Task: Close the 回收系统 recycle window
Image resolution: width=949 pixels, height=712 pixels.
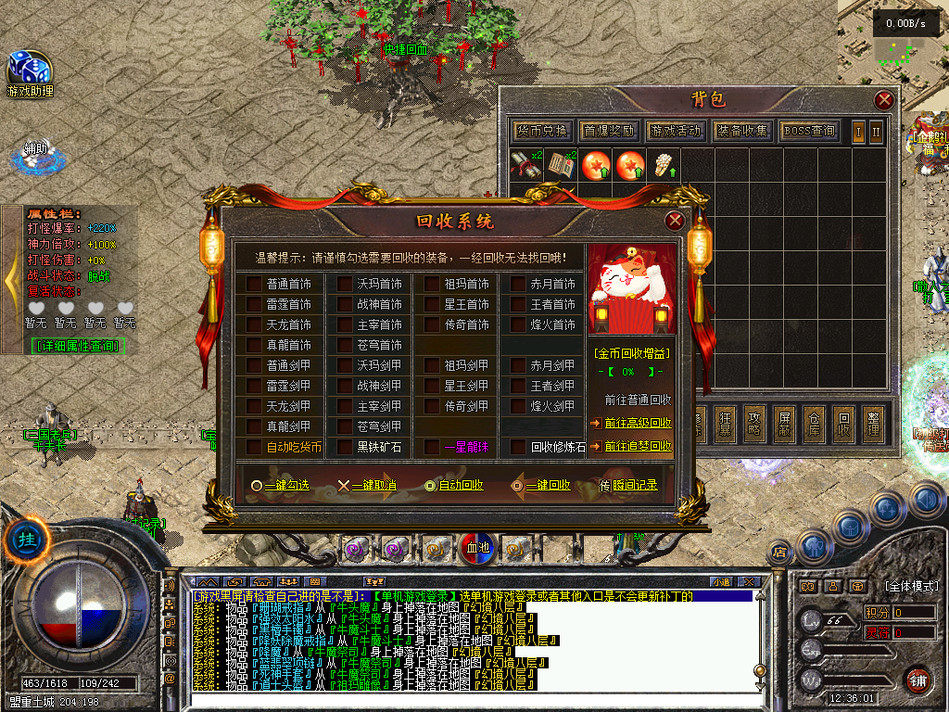Action: 675,221
